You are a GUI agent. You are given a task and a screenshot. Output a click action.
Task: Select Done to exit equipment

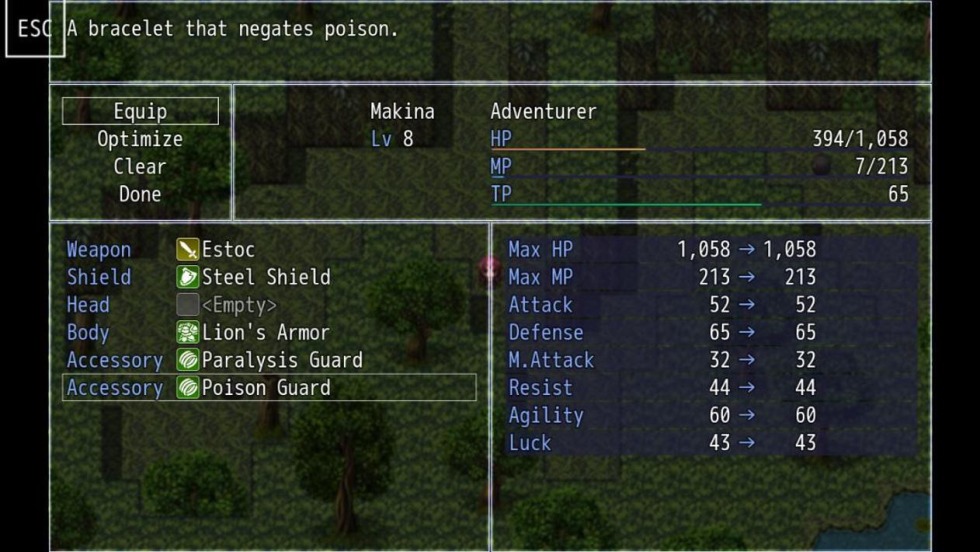click(x=140, y=194)
